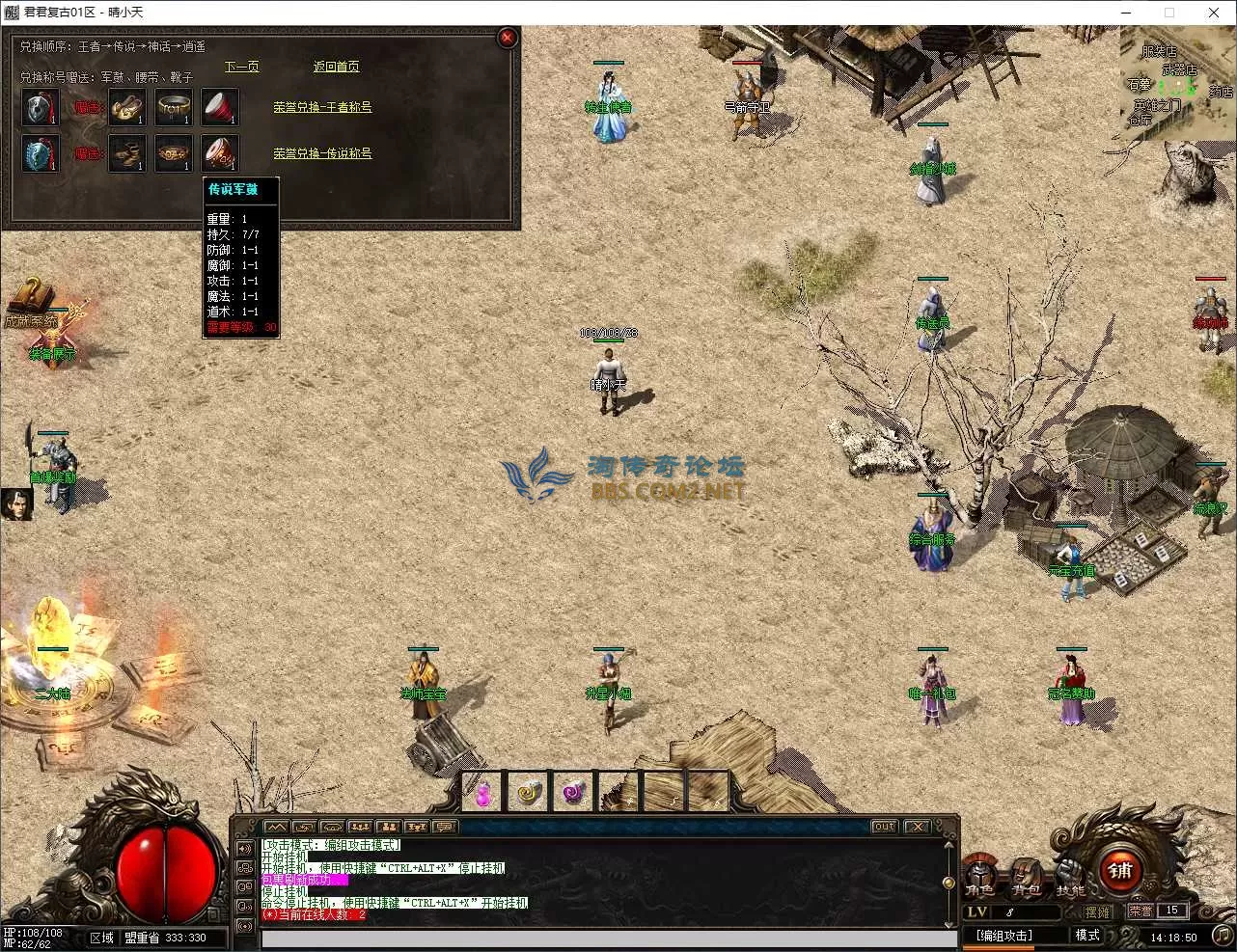Choose 荣誉兑换-王者称号 exchange link

pos(322,107)
